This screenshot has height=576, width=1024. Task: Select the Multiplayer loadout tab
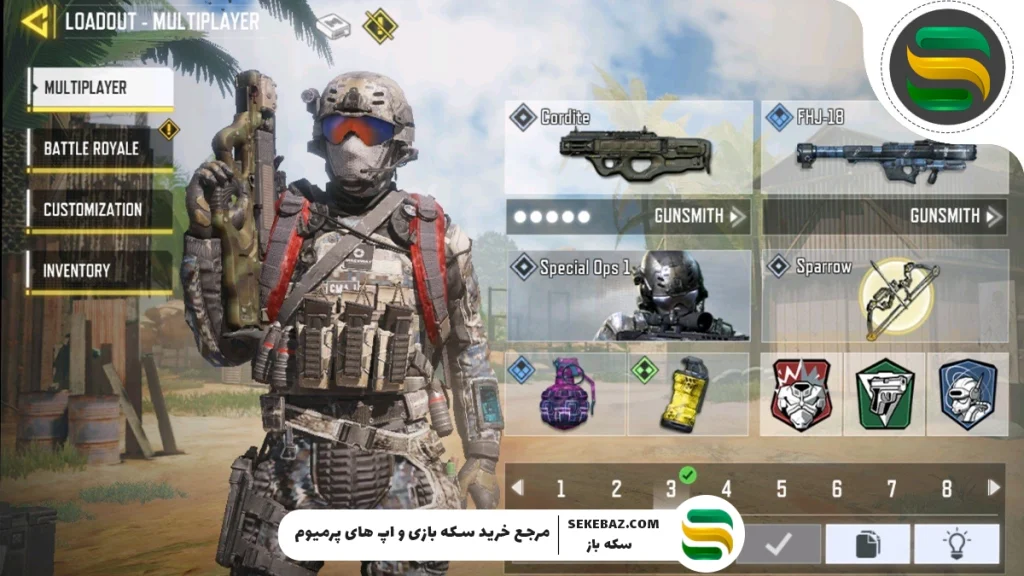100,88
